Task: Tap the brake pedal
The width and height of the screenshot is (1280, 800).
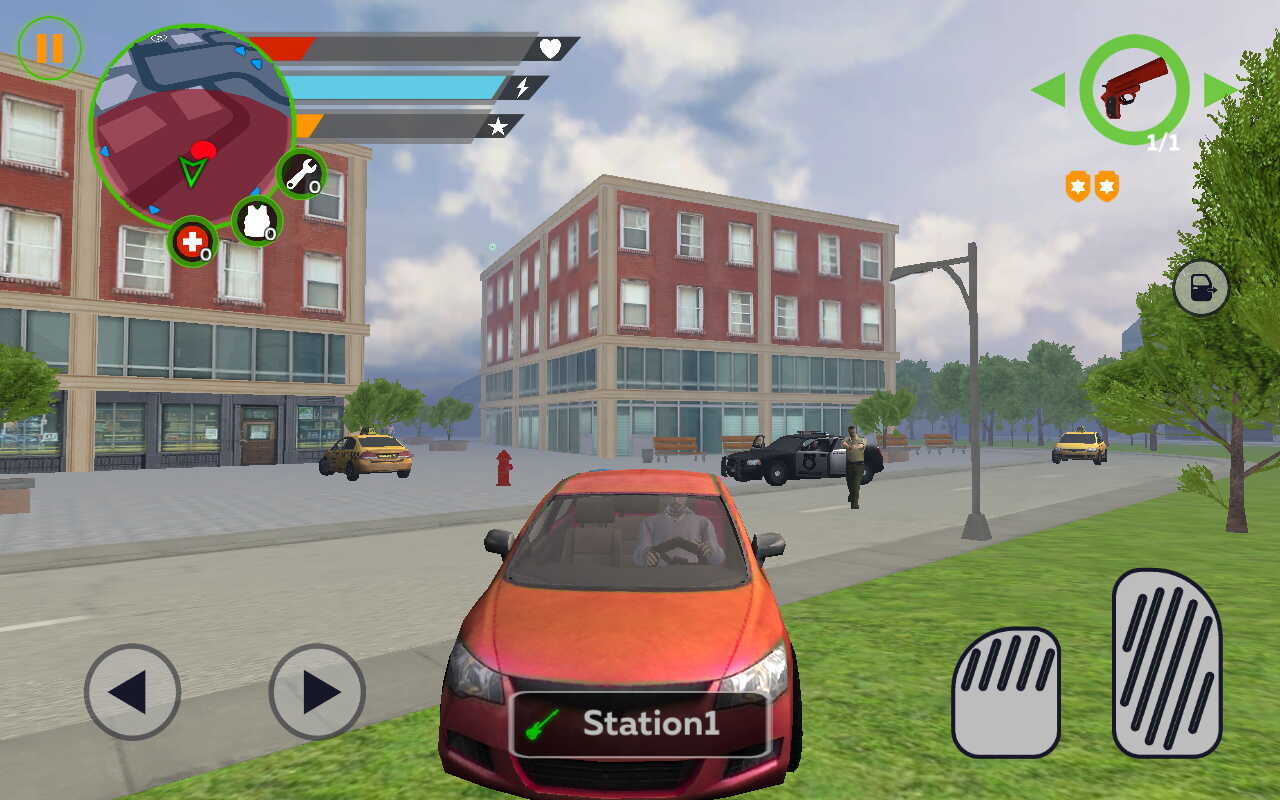Action: (1005, 692)
